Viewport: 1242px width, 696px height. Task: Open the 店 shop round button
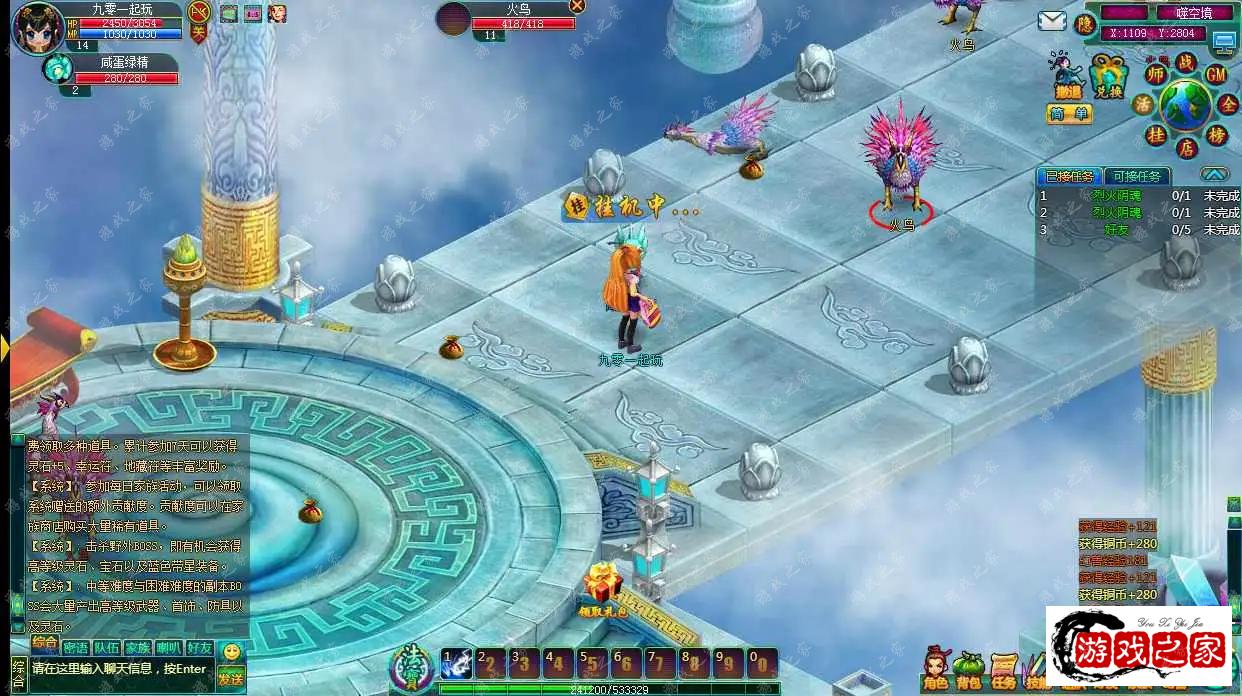[x=1186, y=148]
